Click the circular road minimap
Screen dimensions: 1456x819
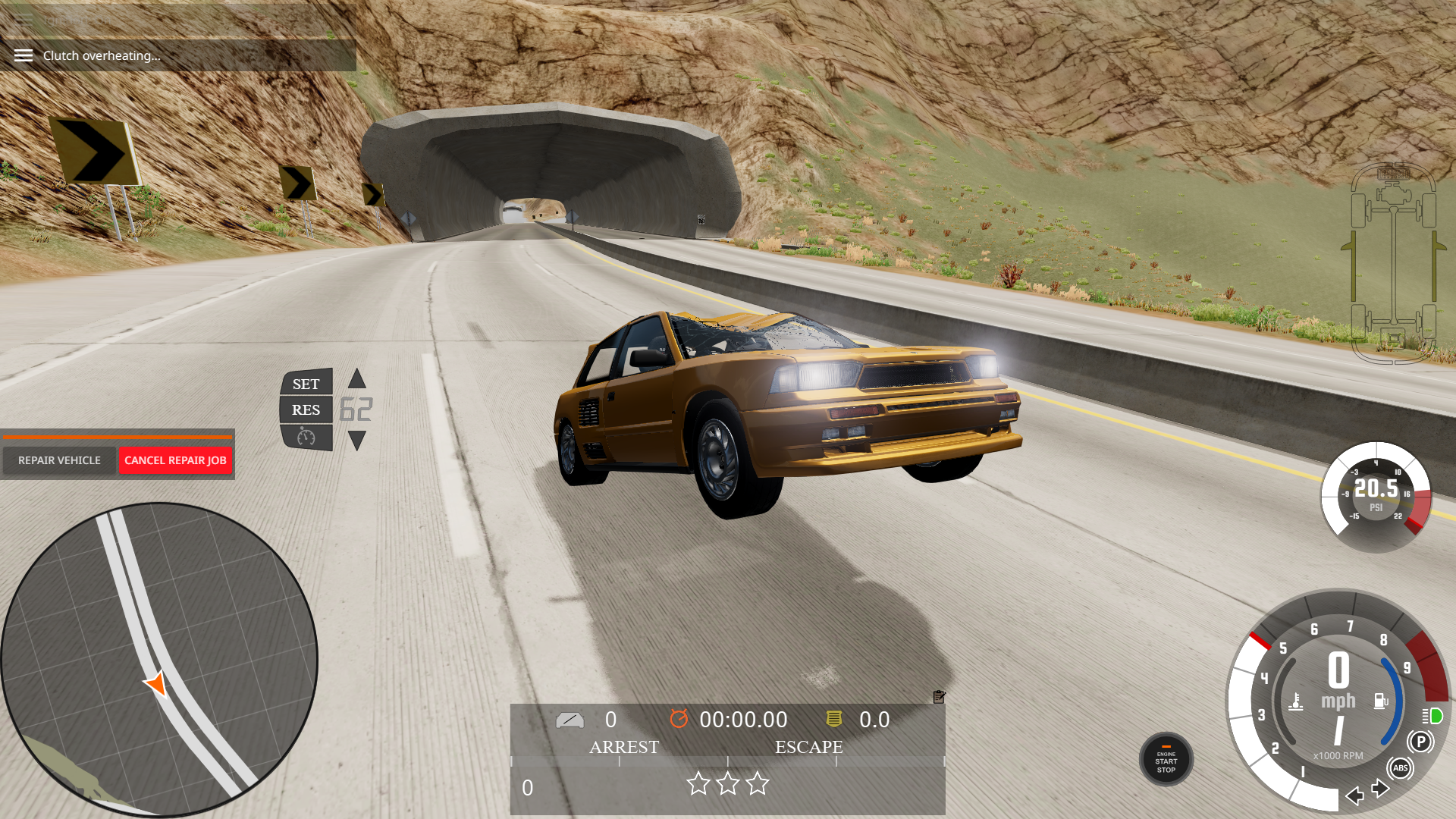[158, 659]
